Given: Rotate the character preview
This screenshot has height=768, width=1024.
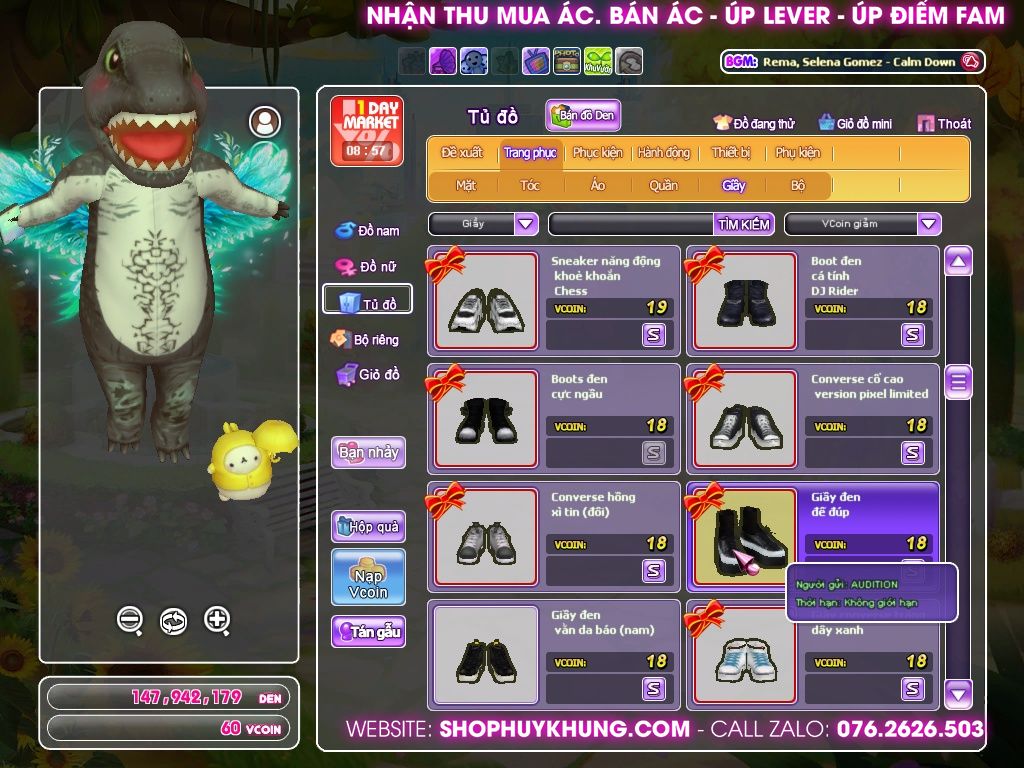Looking at the screenshot, I should pyautogui.click(x=173, y=621).
